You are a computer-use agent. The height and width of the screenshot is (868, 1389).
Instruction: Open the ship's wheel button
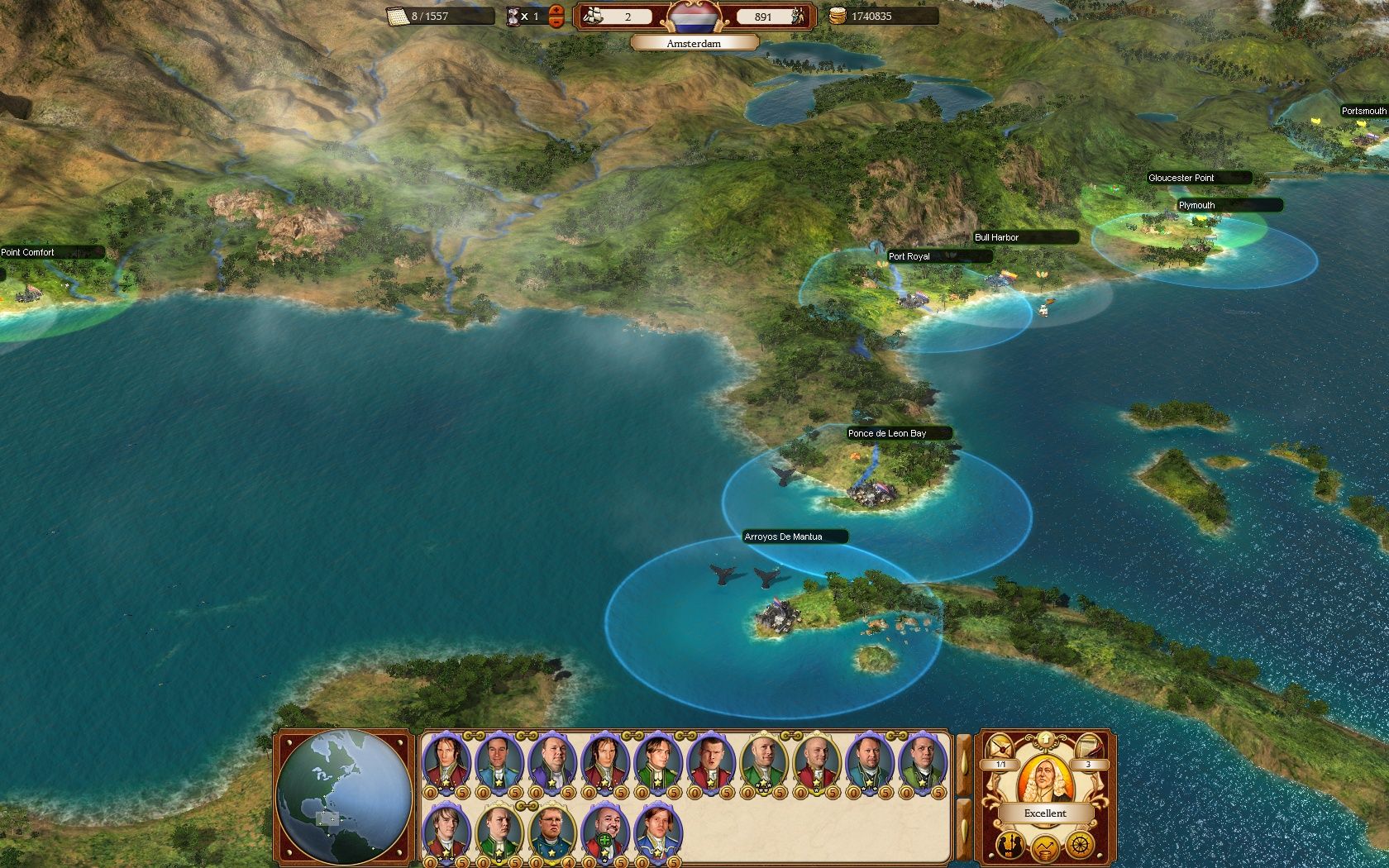[1080, 845]
